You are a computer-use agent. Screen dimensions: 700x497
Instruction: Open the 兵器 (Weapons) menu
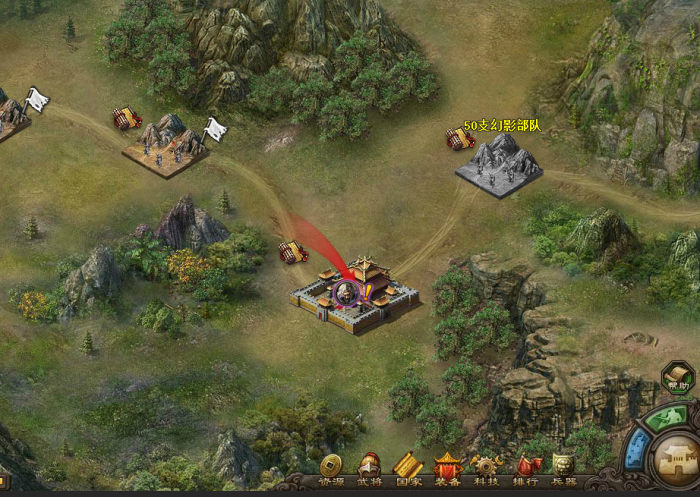(x=564, y=467)
